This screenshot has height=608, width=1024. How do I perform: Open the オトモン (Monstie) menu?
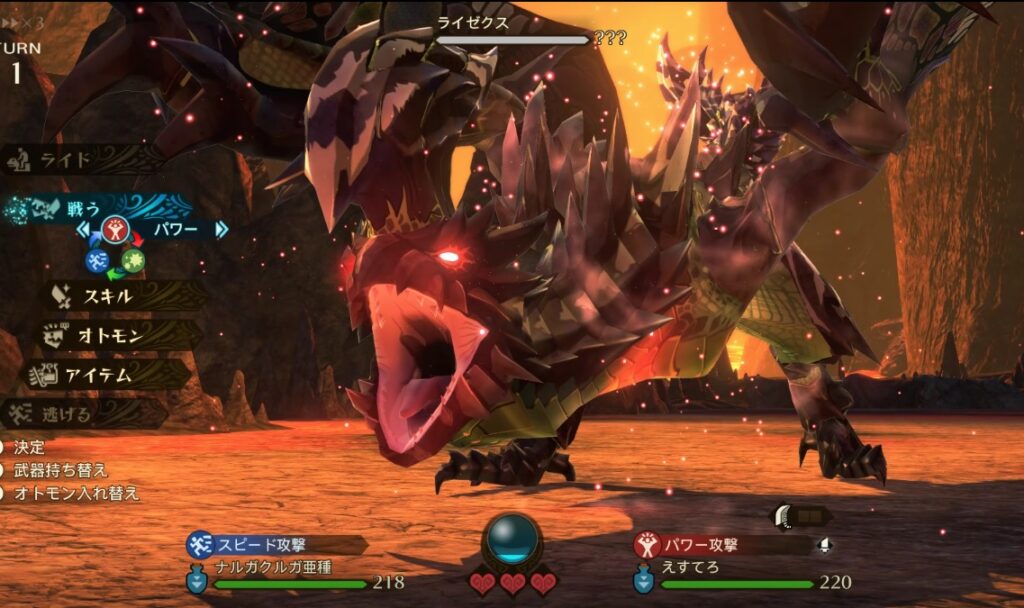tap(110, 335)
